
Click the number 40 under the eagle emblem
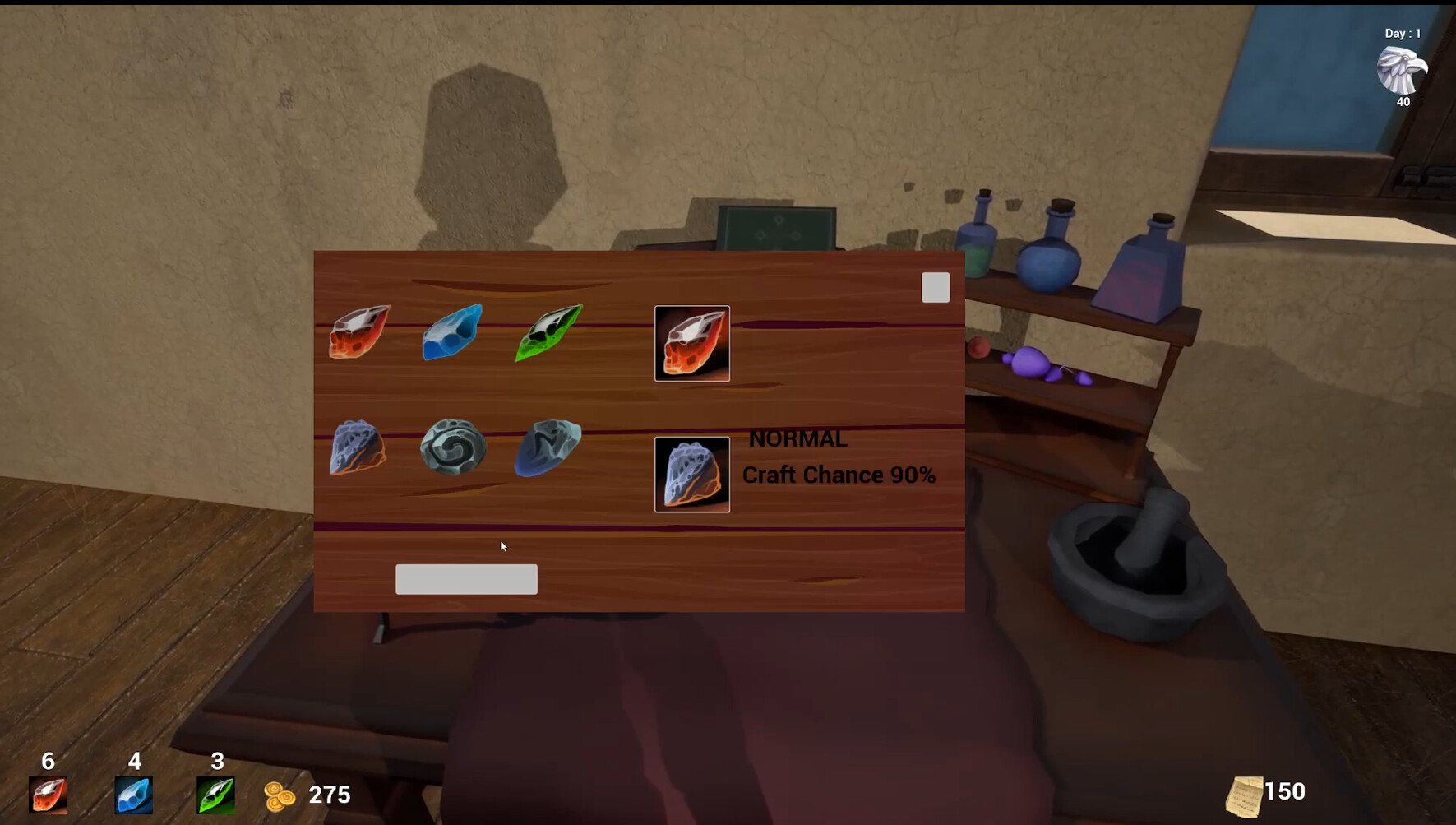1402,102
